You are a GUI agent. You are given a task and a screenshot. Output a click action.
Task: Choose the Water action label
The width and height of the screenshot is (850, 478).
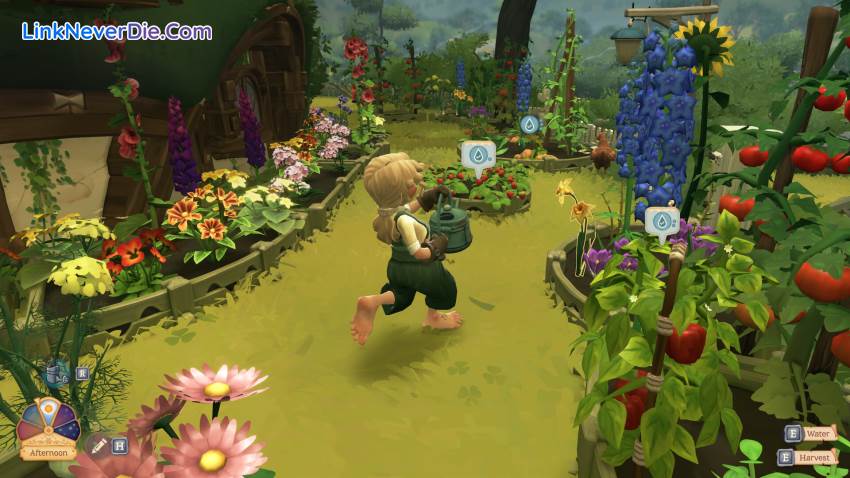coord(819,434)
